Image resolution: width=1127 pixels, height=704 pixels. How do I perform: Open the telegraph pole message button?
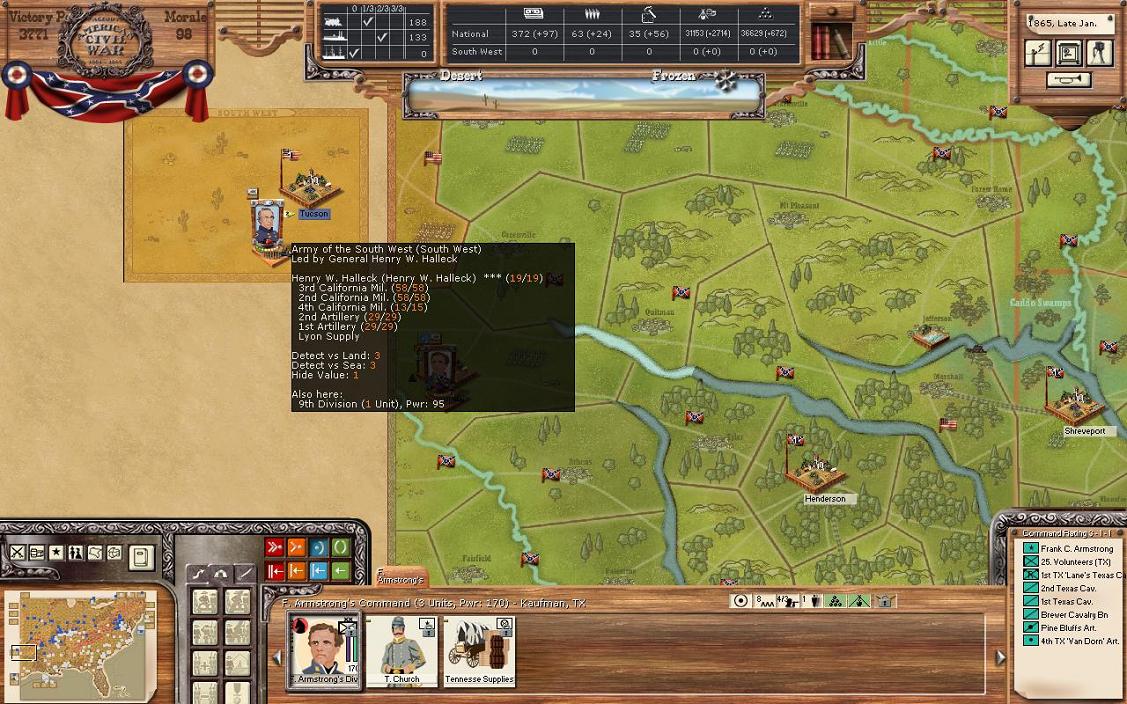1038,52
